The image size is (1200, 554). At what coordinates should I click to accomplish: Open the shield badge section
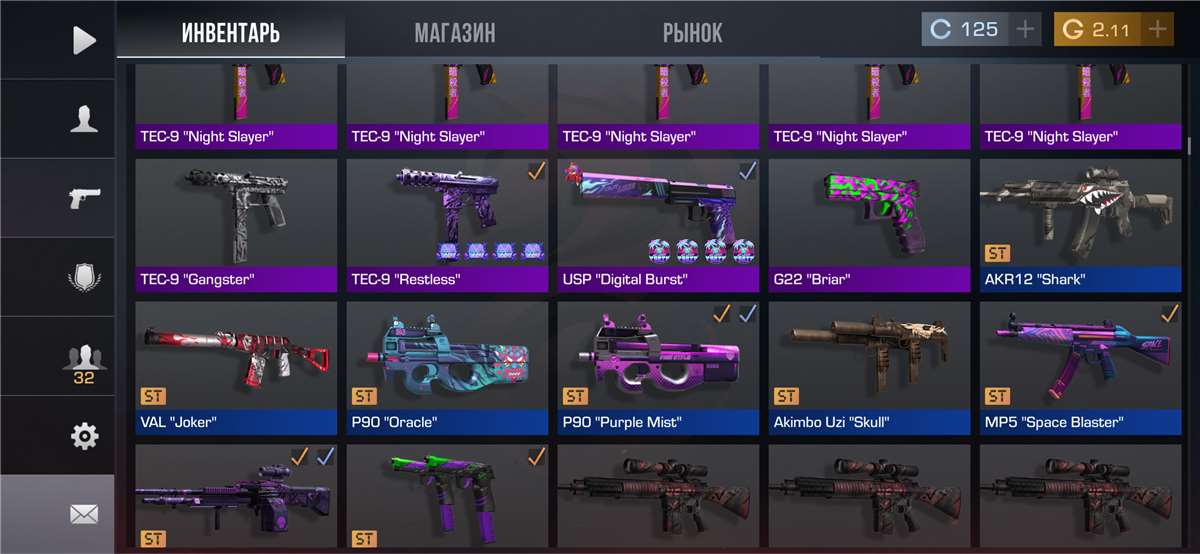[84, 276]
